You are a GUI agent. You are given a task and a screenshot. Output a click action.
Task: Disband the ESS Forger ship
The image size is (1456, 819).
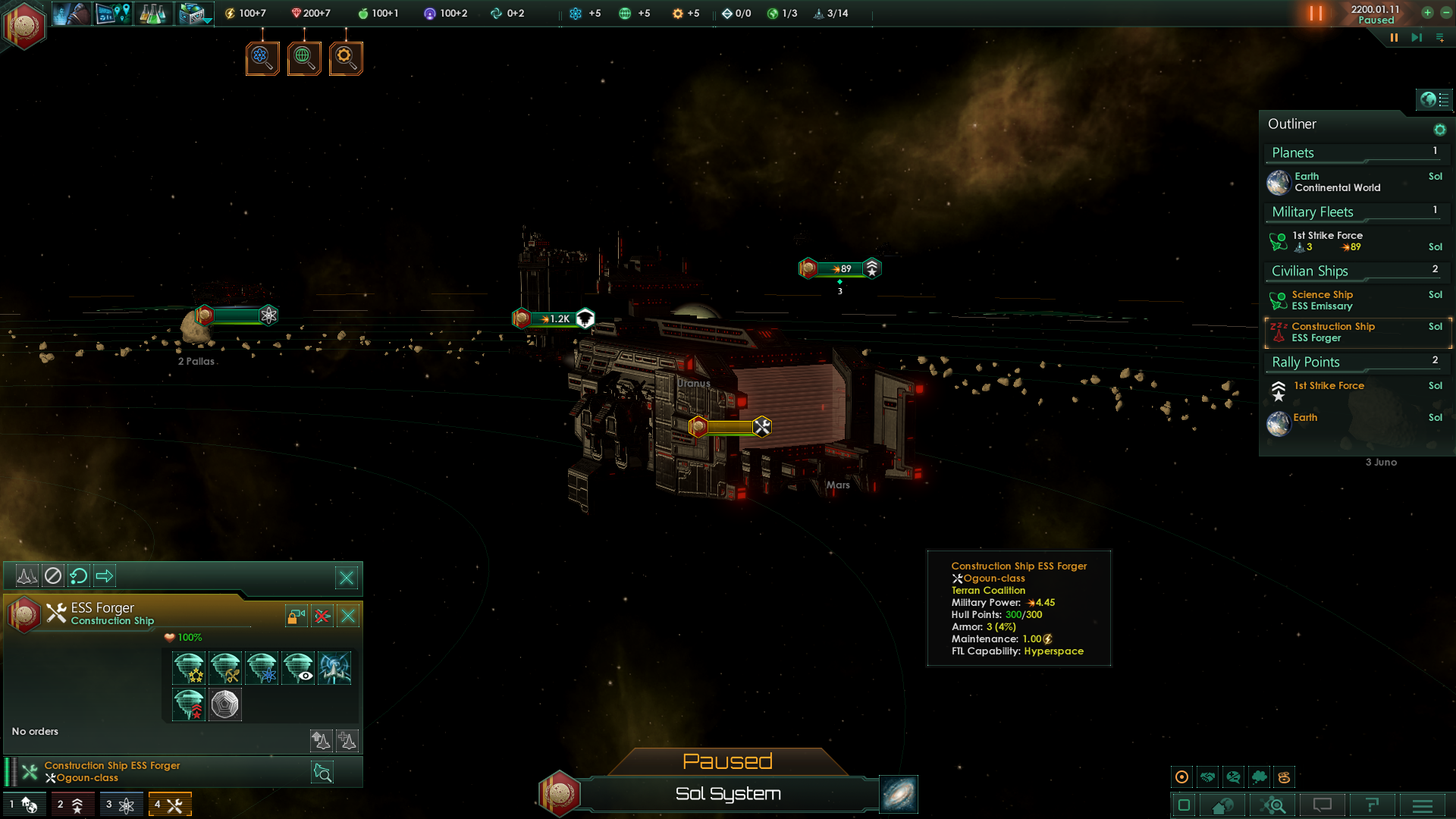click(322, 616)
